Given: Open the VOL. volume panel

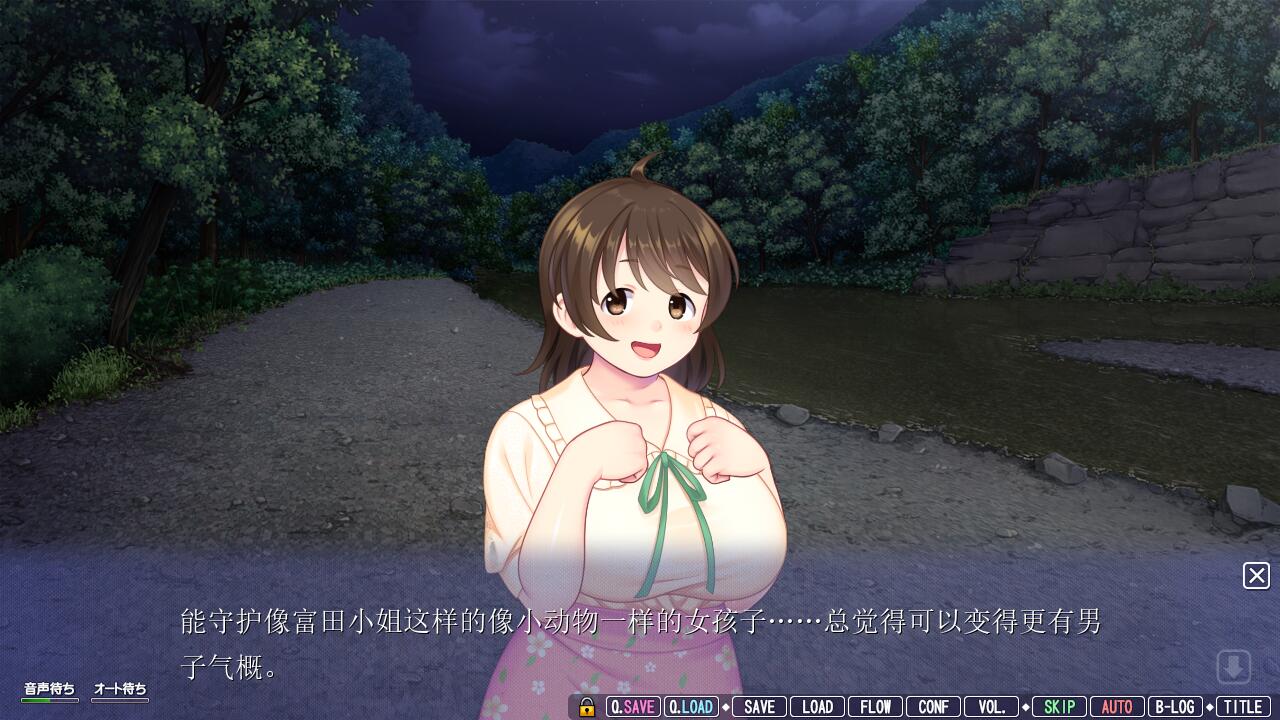Looking at the screenshot, I should 991,706.
